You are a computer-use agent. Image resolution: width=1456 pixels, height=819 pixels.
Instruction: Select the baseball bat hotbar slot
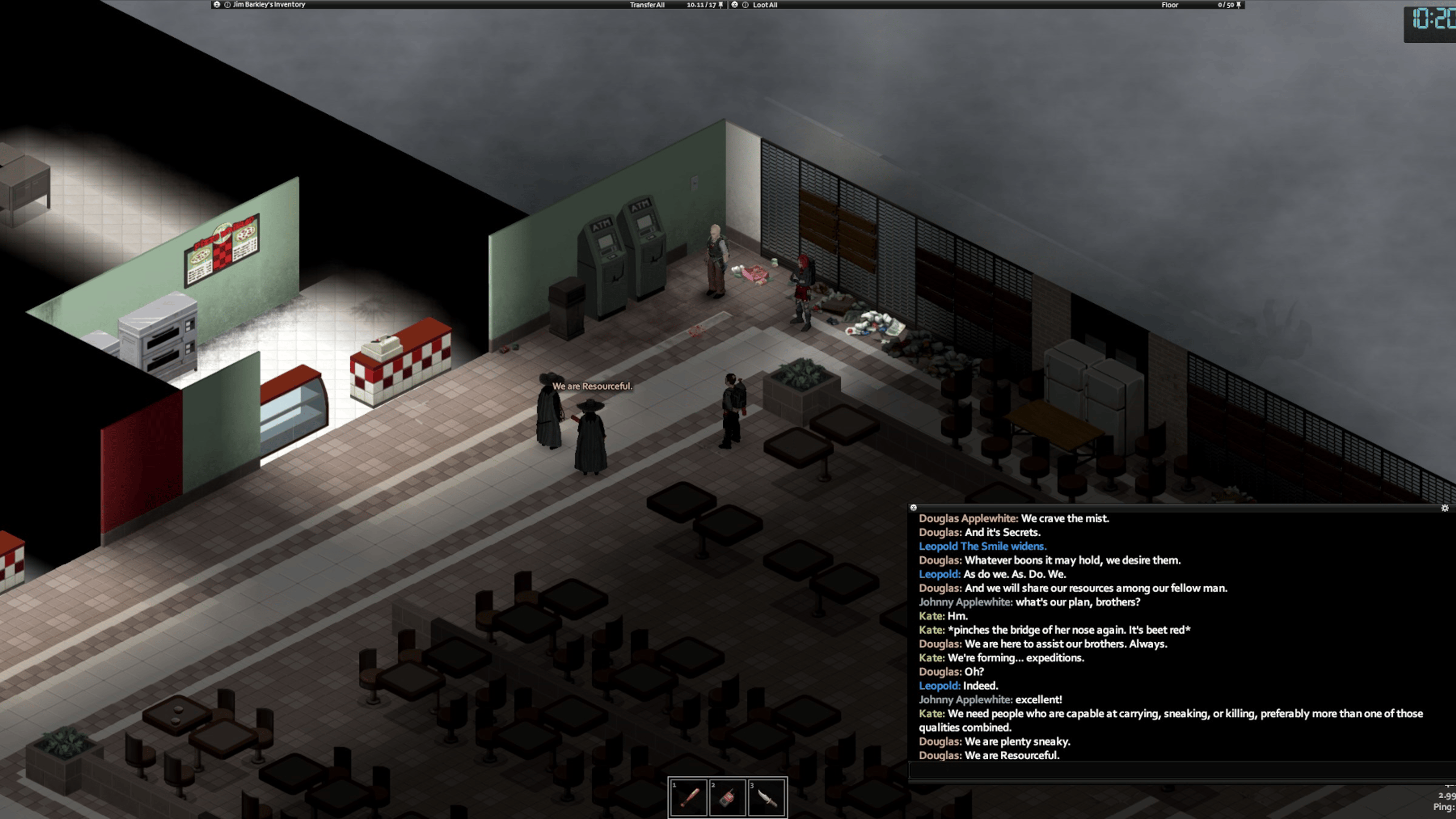coord(688,797)
